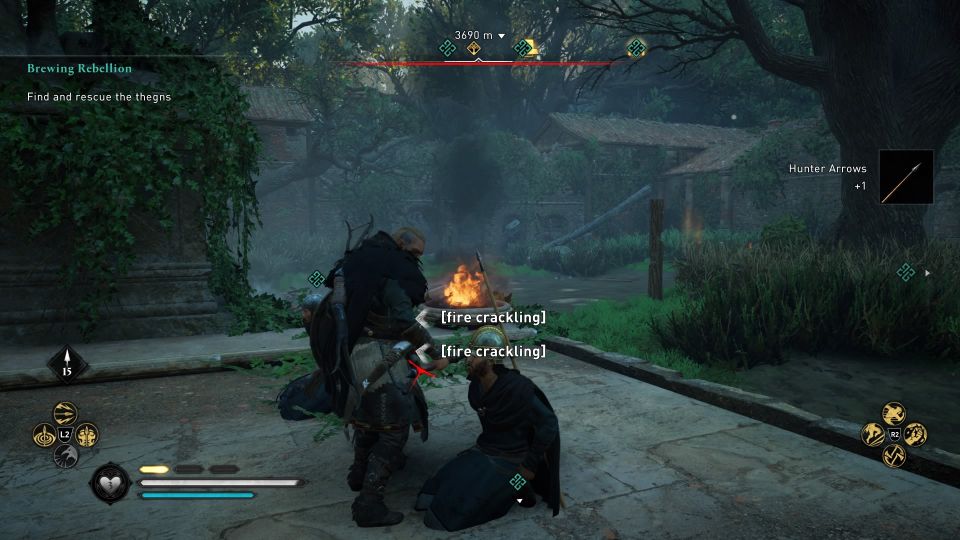960x540 pixels.
Task: Activate the triple-arrow ranged ability
Action: point(66,414)
